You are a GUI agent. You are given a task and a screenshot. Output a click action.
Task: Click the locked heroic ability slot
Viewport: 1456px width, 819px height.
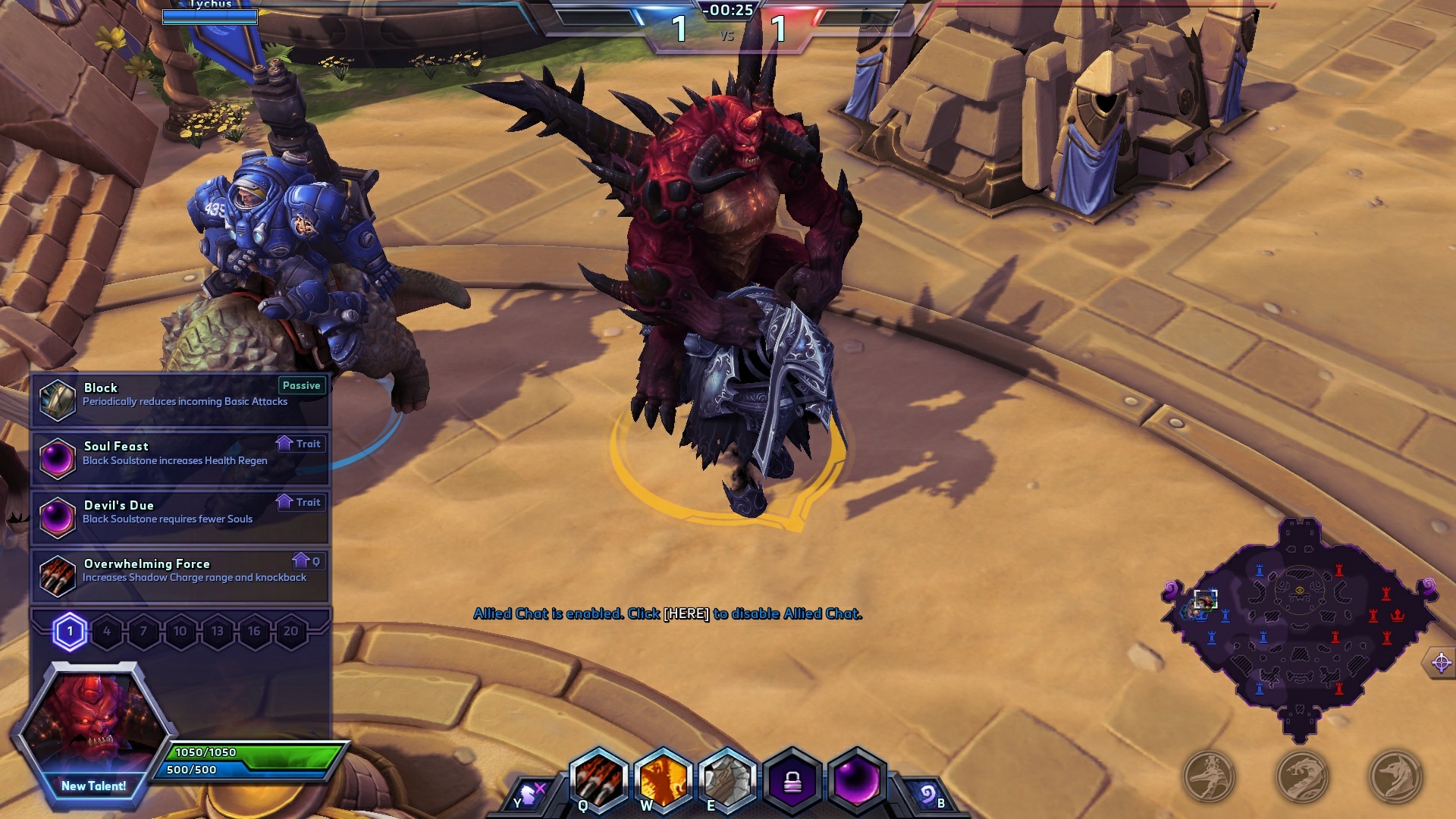(792, 780)
